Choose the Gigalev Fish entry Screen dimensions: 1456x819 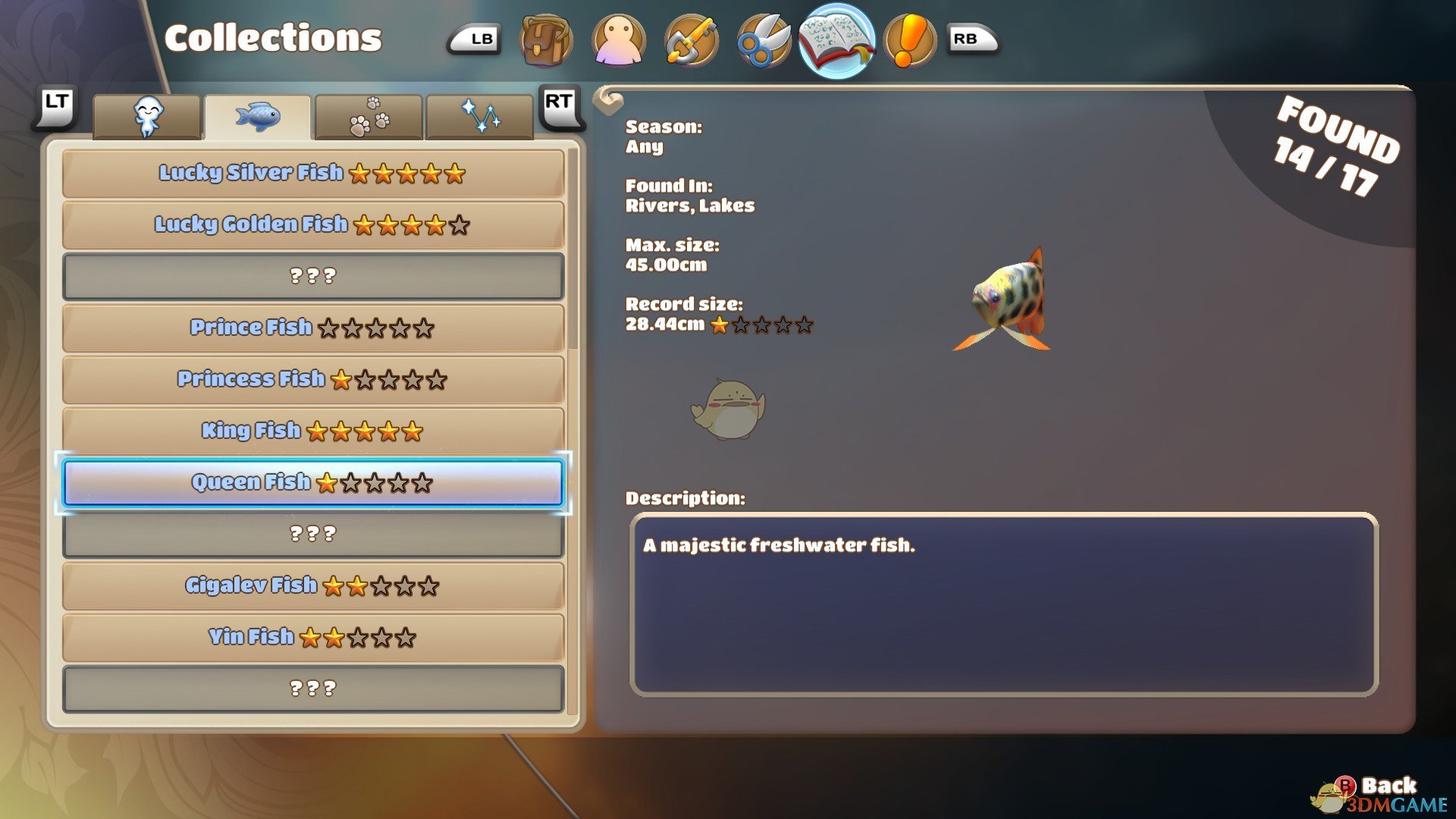tap(312, 586)
